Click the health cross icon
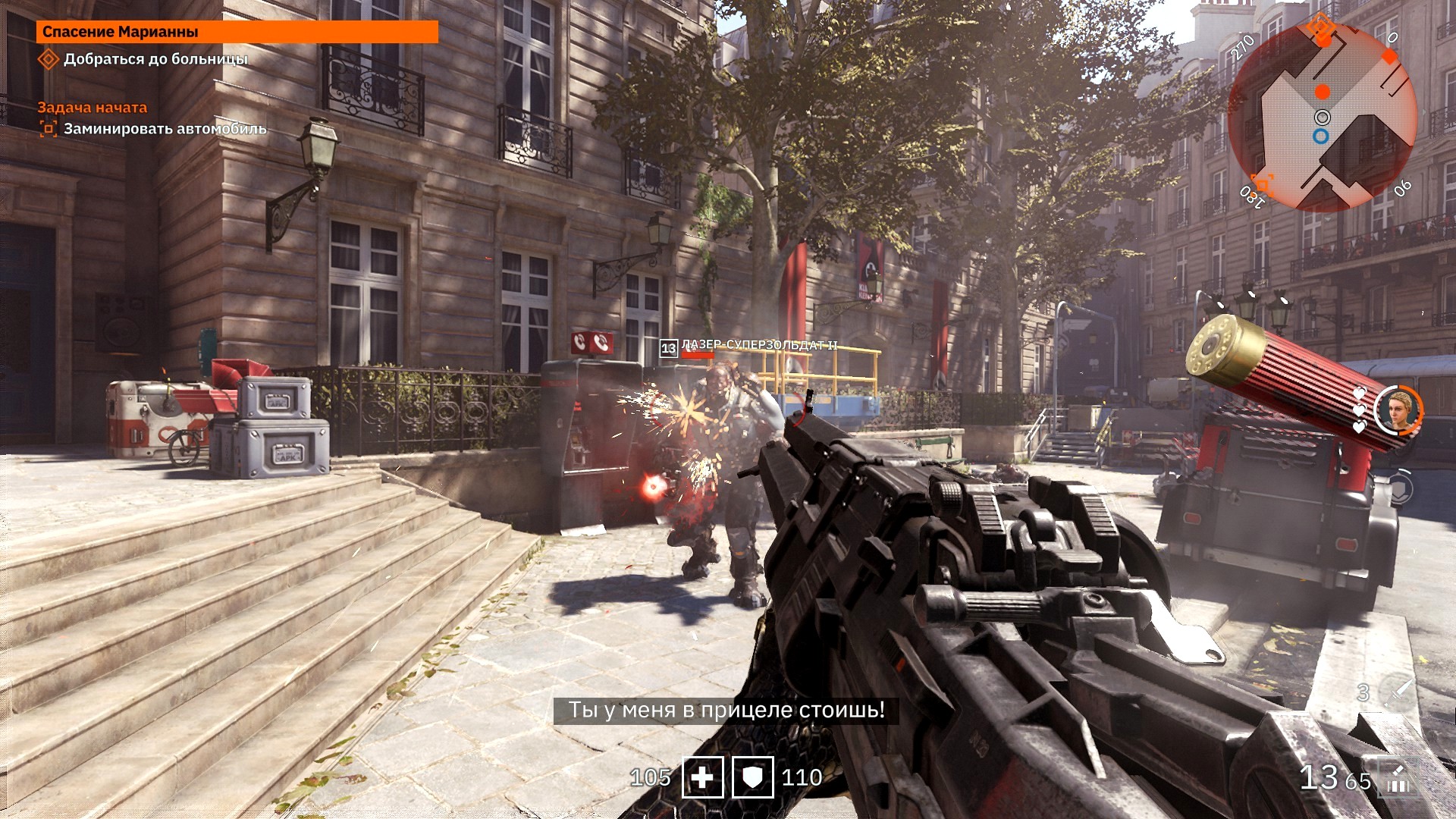Image resolution: width=1456 pixels, height=819 pixels. pyautogui.click(x=702, y=777)
